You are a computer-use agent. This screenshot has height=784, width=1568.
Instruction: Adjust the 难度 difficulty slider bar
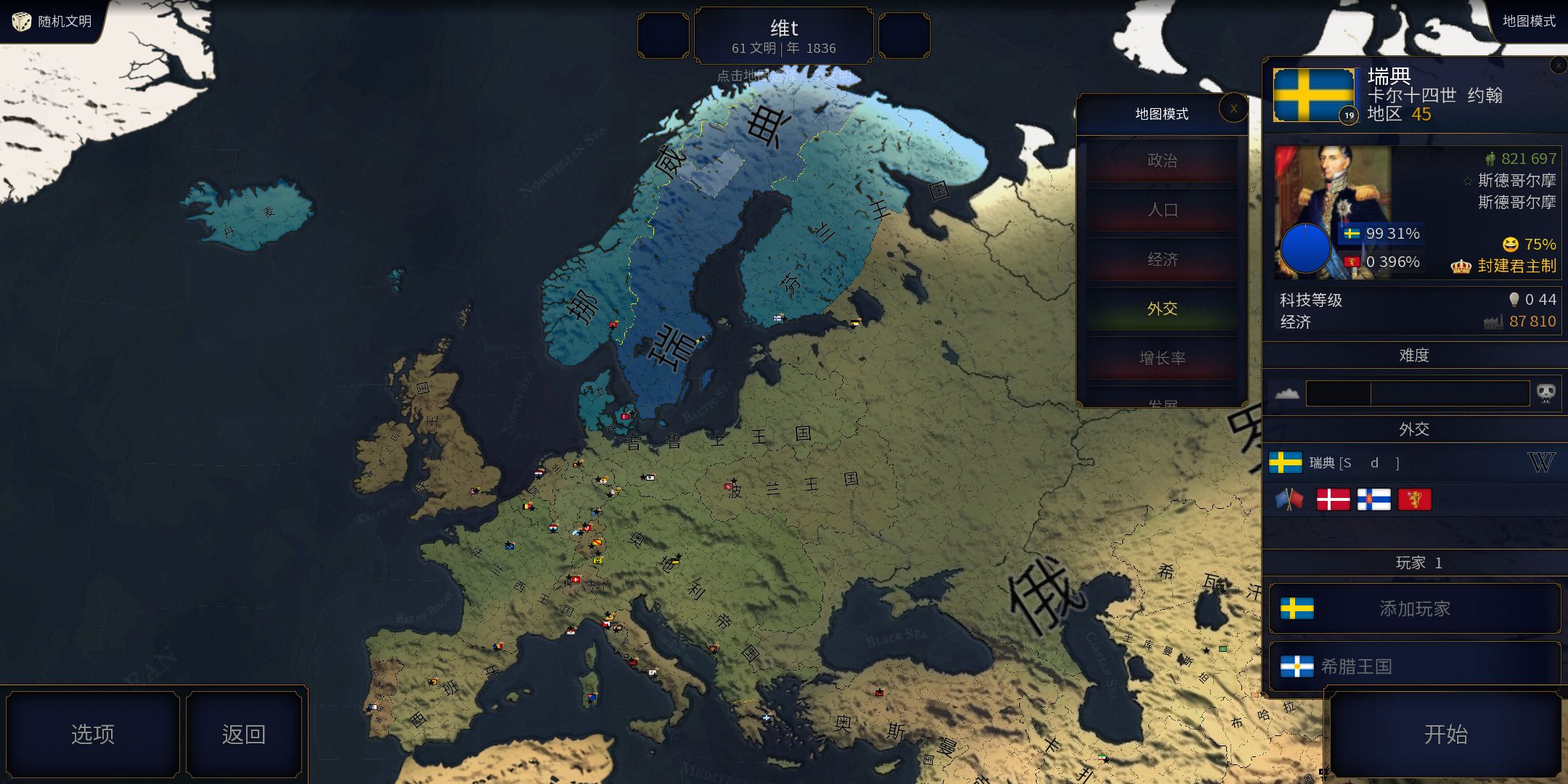coord(1416,393)
